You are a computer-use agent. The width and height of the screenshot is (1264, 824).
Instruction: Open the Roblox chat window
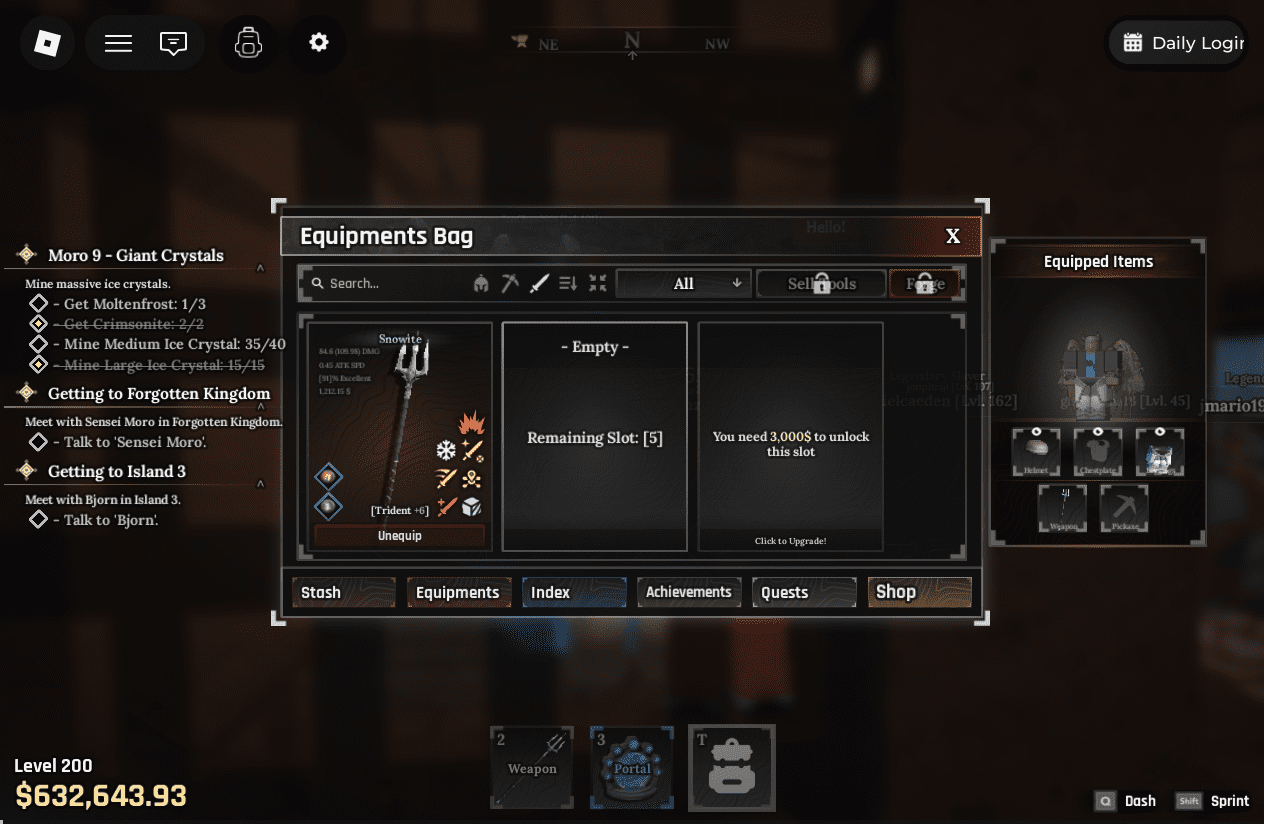point(173,43)
